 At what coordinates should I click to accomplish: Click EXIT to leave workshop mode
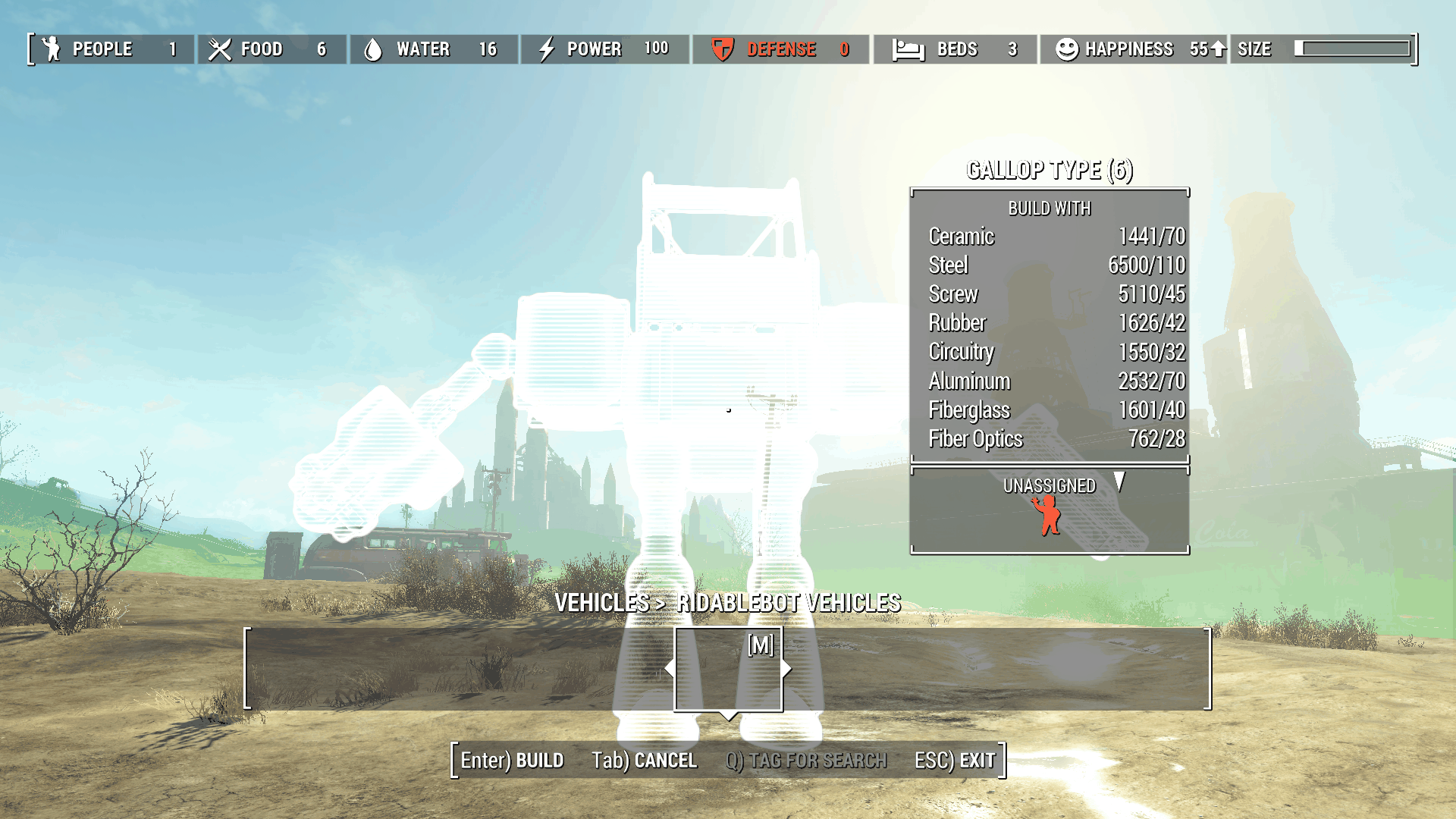click(x=954, y=760)
